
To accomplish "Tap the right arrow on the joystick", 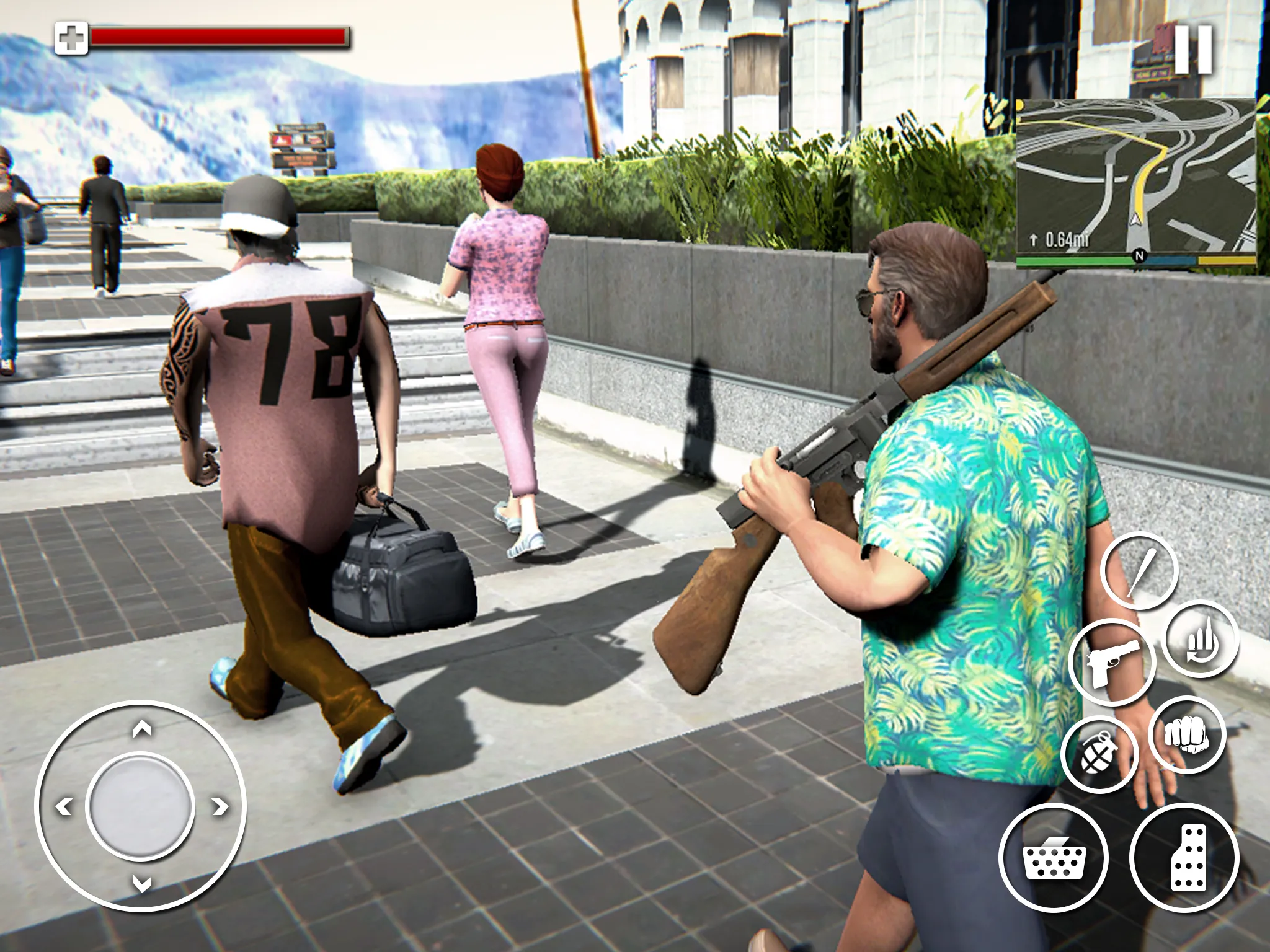I will (x=220, y=808).
